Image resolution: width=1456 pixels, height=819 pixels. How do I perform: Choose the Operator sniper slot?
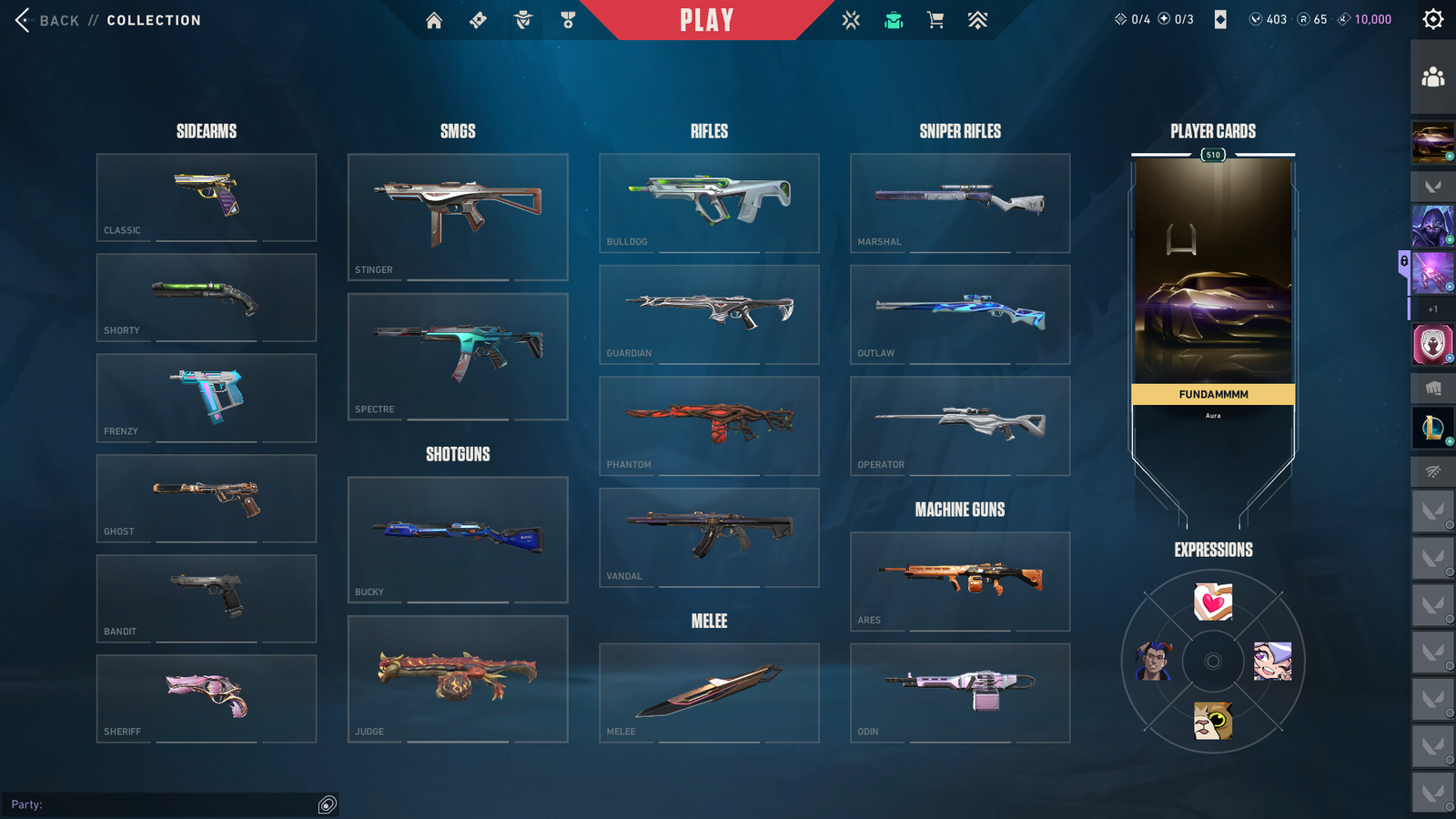(x=960, y=426)
